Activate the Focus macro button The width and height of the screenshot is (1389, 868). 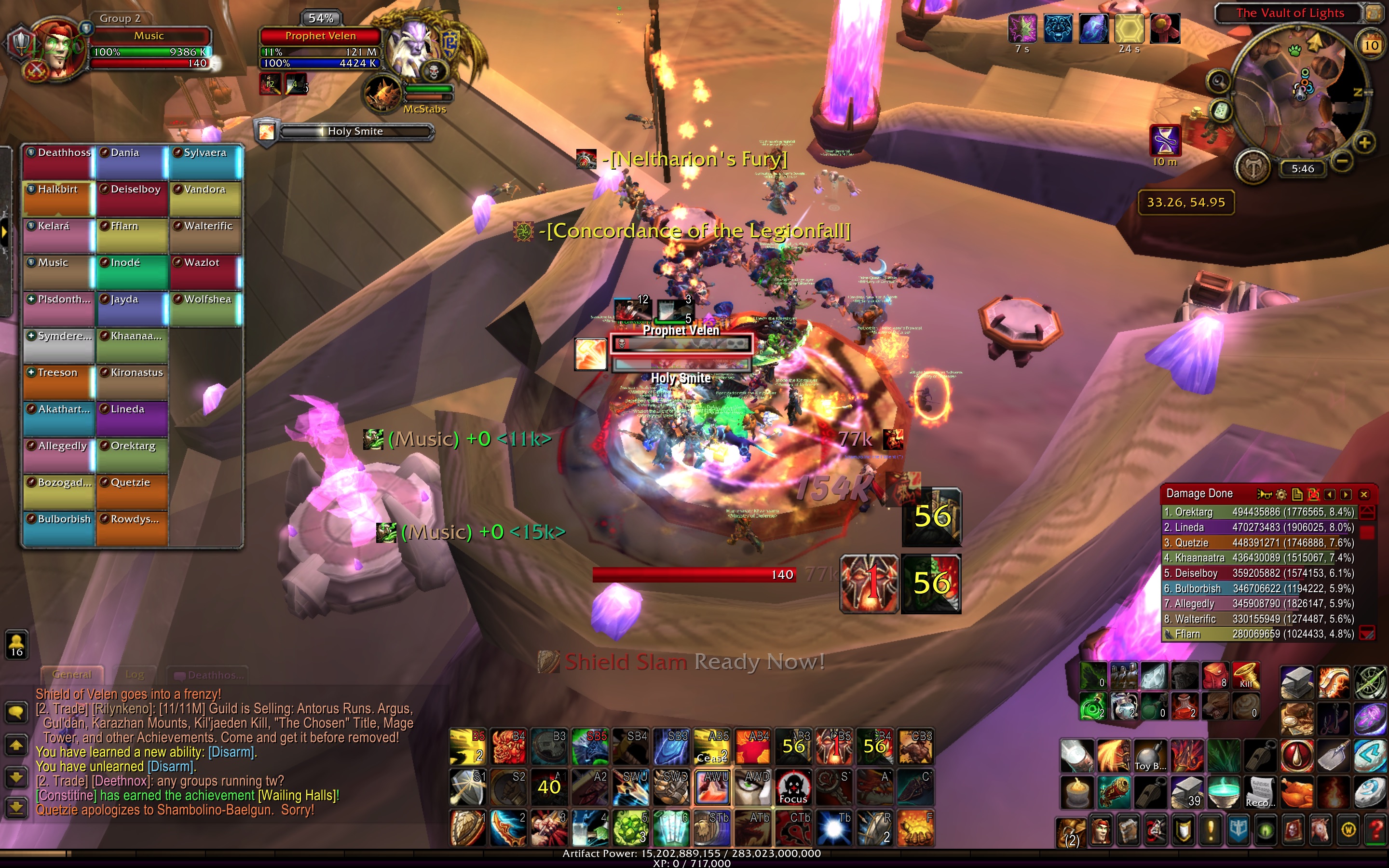click(x=794, y=787)
